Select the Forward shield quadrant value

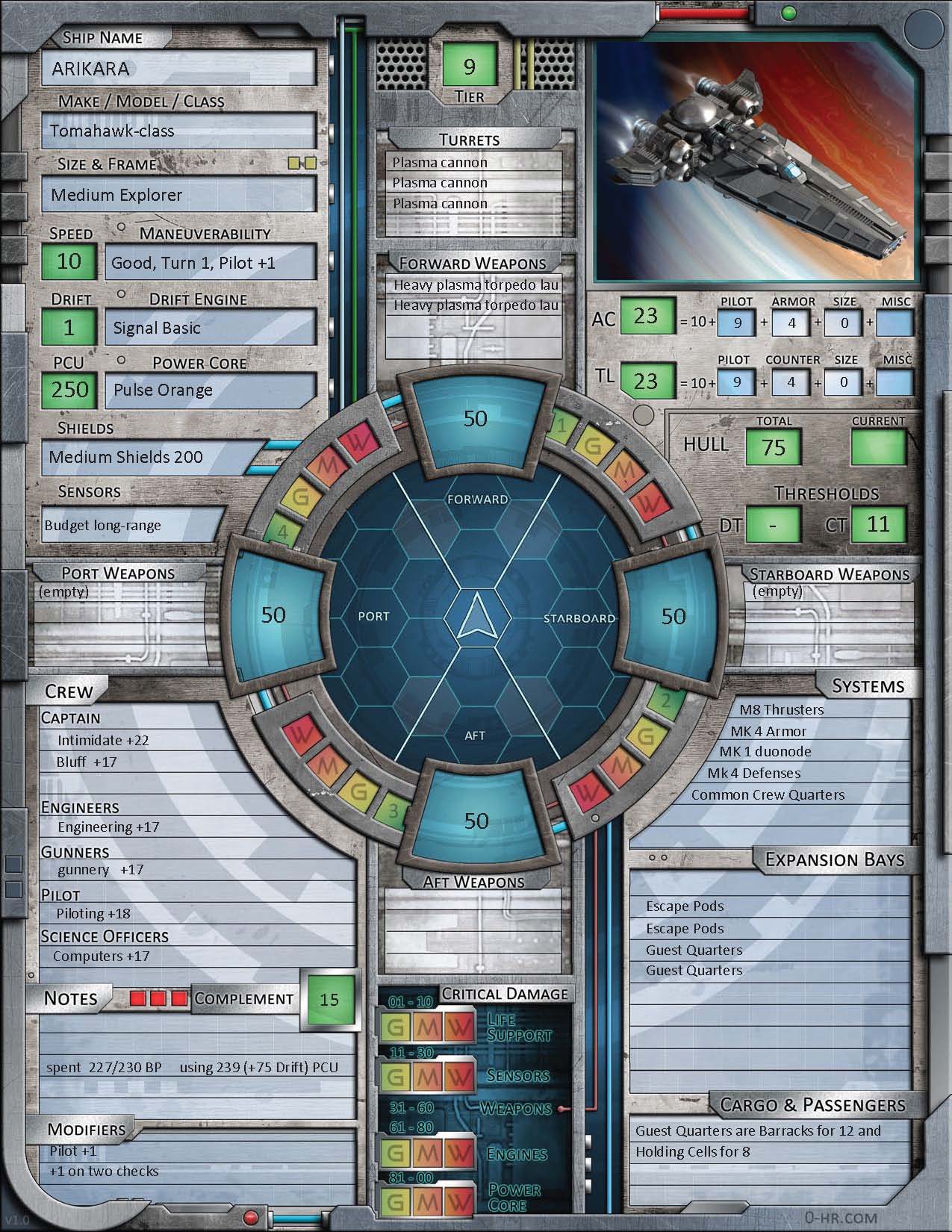[476, 418]
